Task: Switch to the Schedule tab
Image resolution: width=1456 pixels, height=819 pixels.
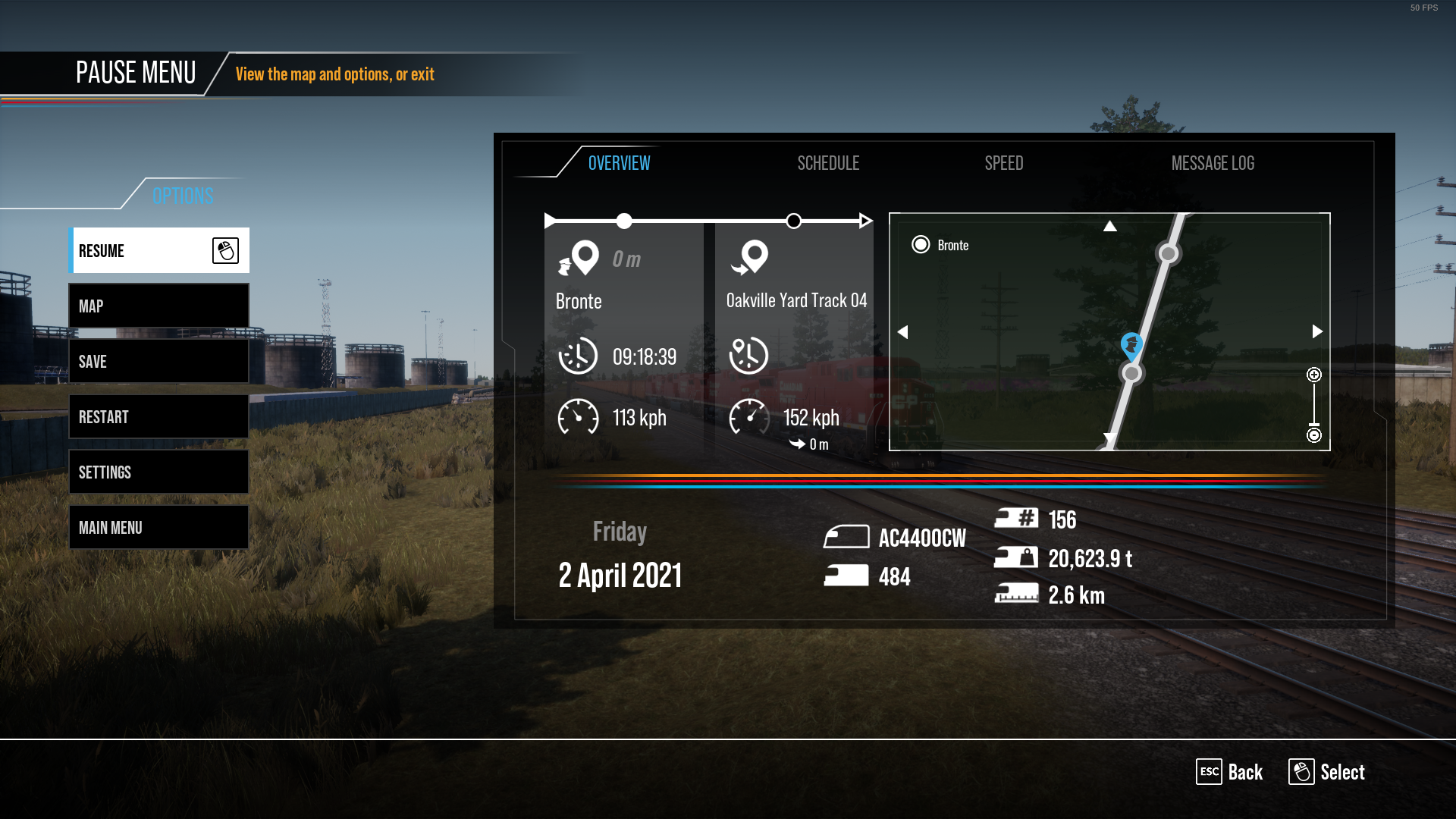Action: tap(828, 163)
